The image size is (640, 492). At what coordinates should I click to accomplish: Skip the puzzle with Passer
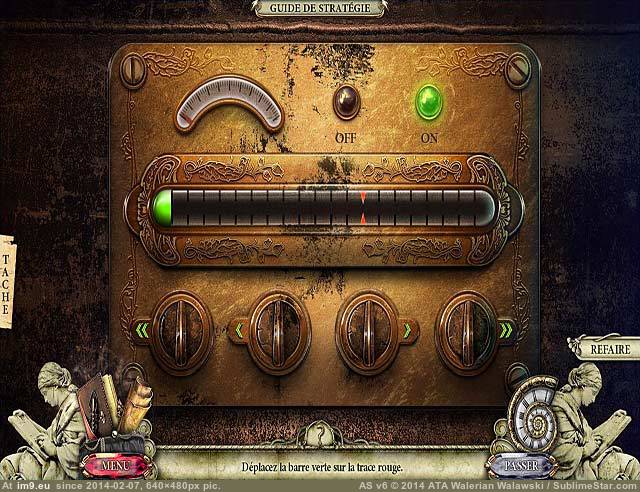coord(520,465)
